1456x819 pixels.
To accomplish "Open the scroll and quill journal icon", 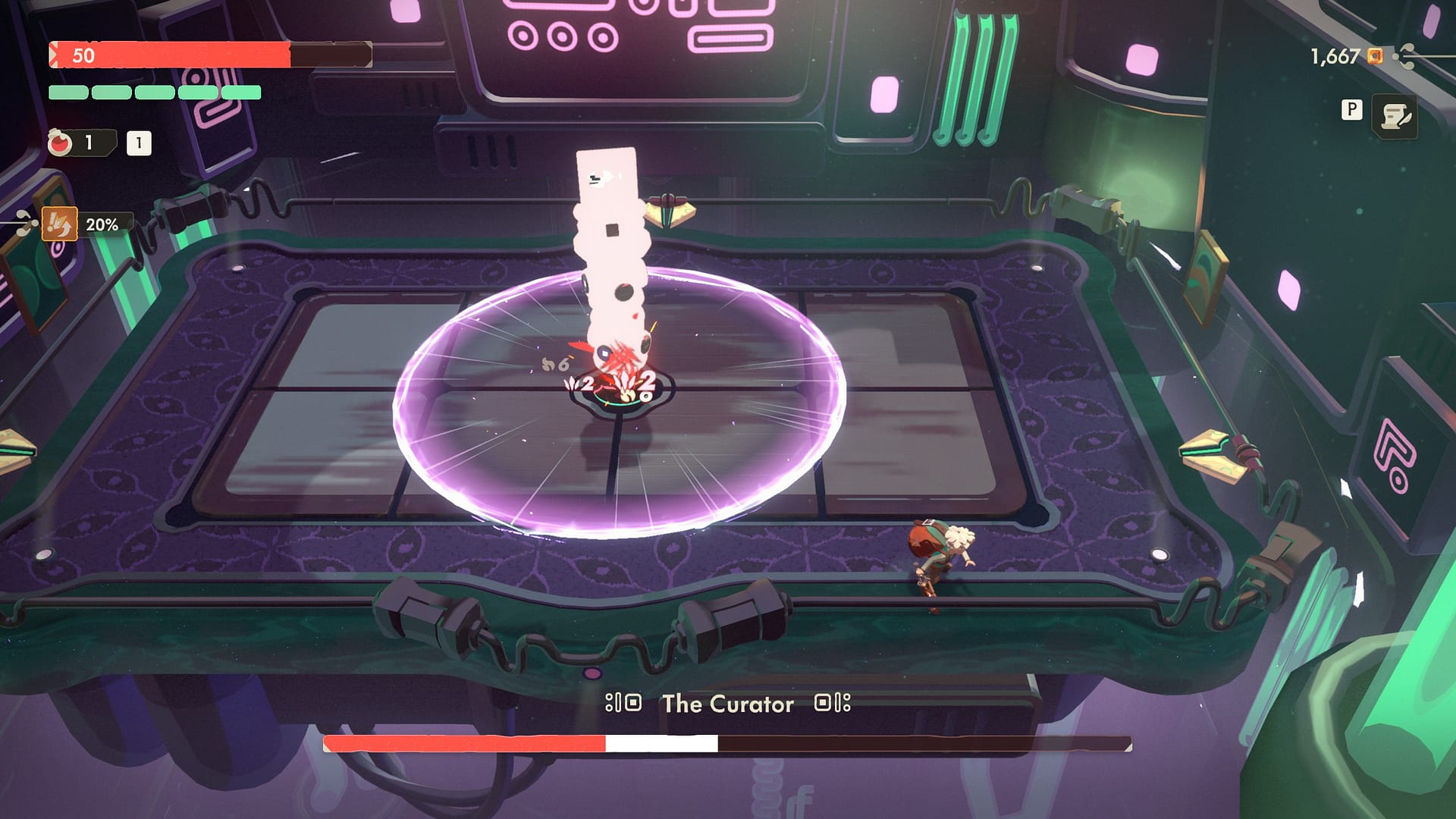I will coord(1395,117).
